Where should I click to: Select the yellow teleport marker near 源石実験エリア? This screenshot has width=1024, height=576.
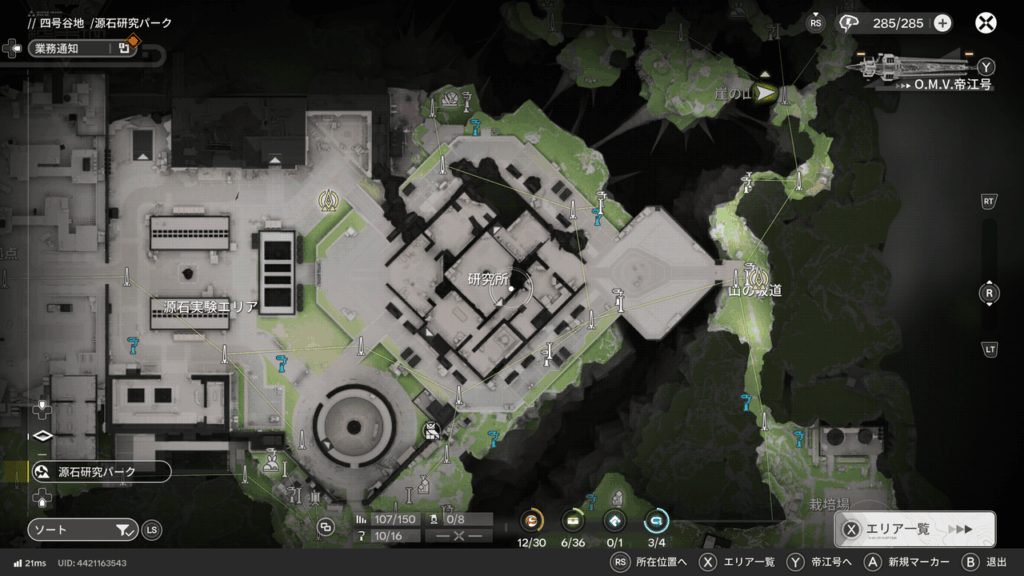325,200
